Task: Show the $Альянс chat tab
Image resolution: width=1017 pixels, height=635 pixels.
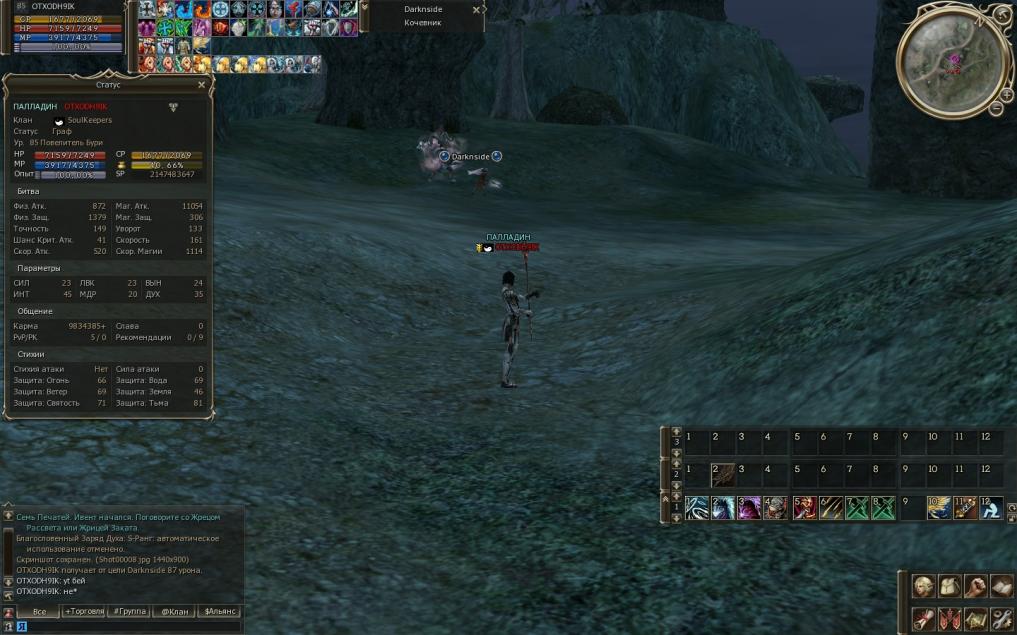Action: pyautogui.click(x=220, y=611)
